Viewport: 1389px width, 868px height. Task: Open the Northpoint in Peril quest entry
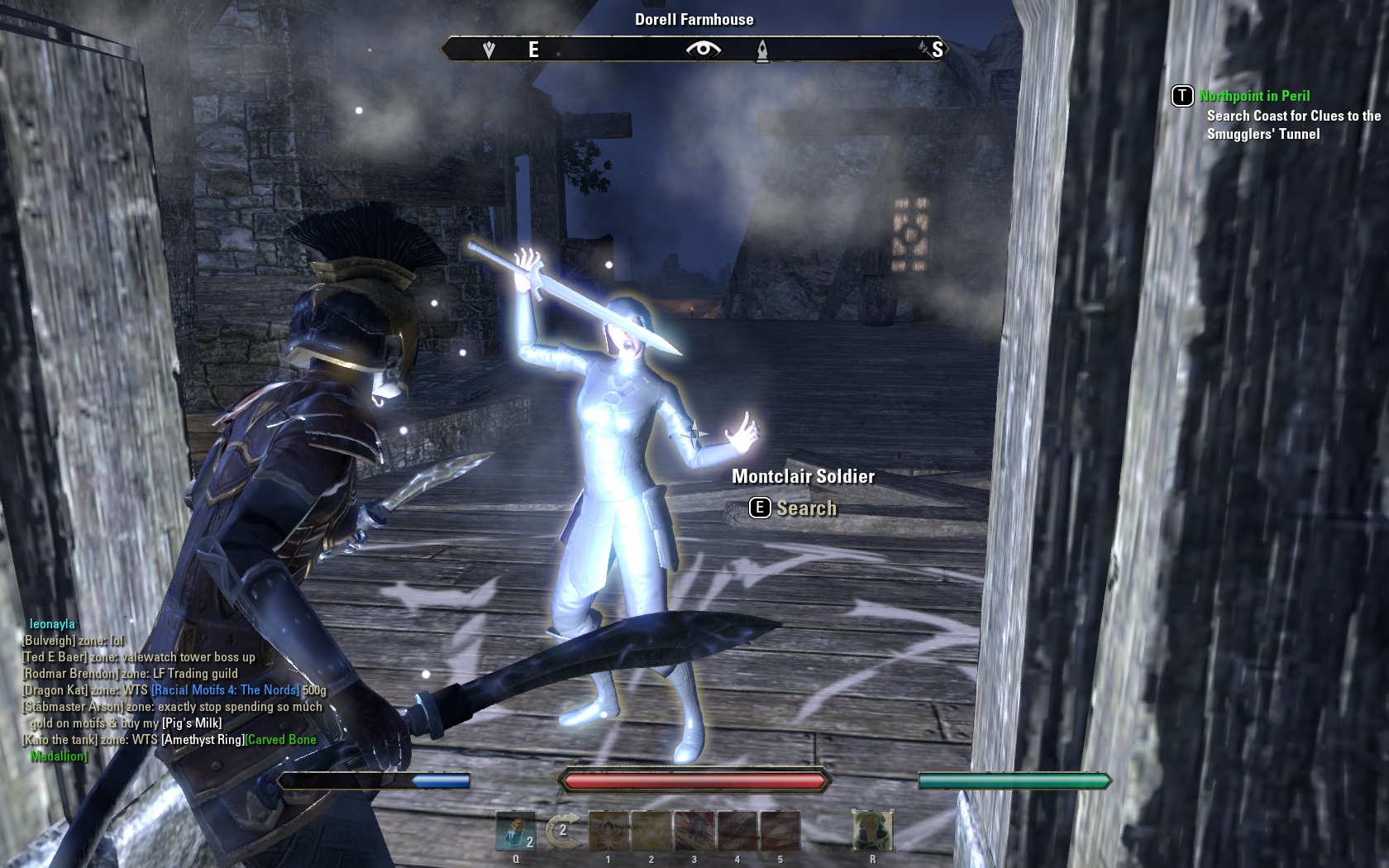pos(1254,96)
